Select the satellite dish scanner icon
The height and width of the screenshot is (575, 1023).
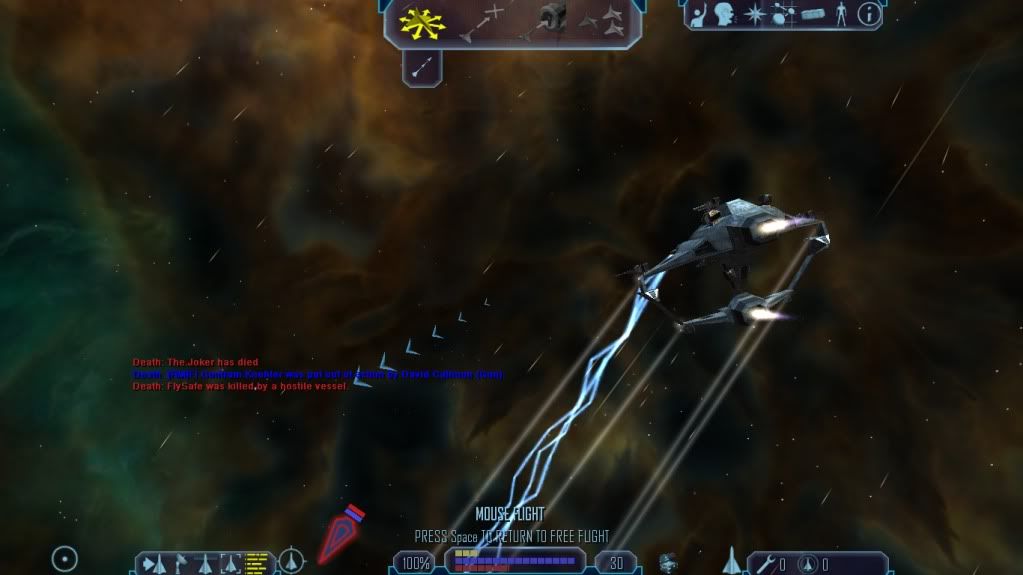180,563
